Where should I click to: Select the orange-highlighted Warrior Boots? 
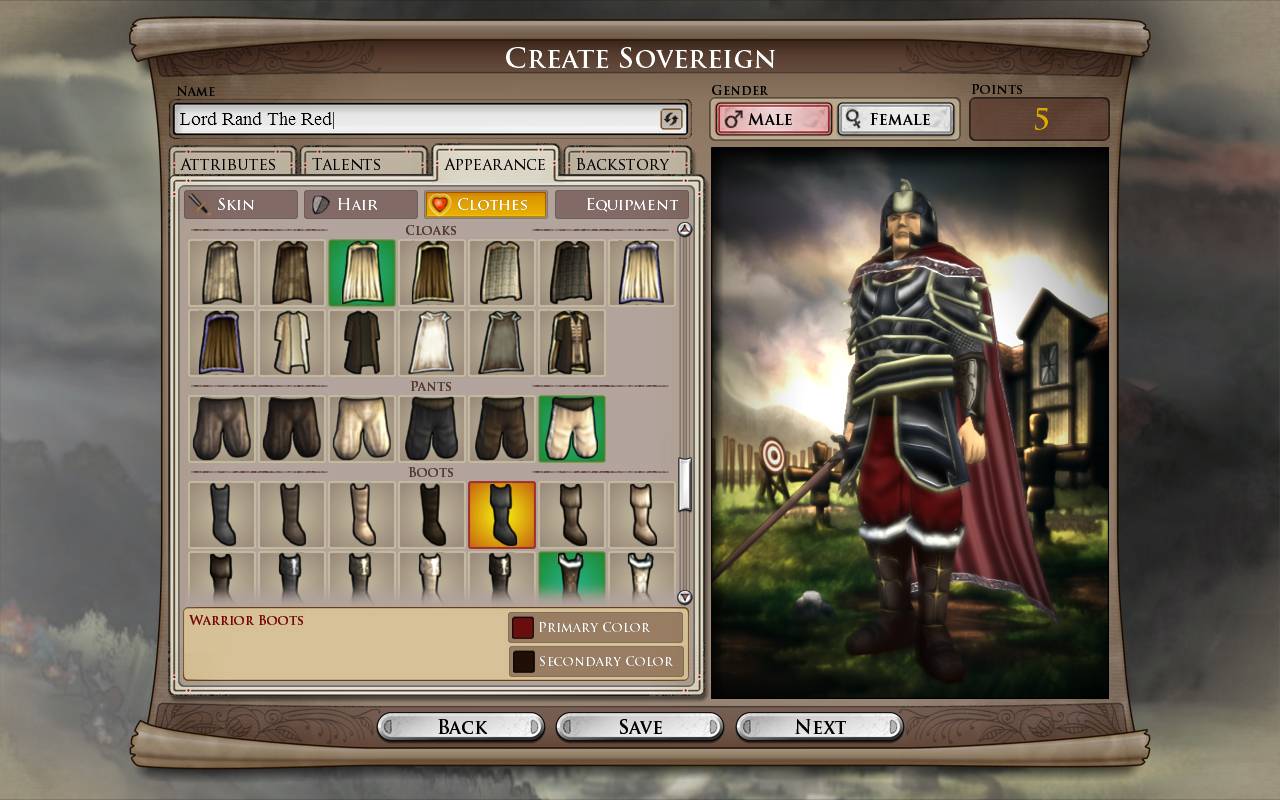(x=502, y=515)
